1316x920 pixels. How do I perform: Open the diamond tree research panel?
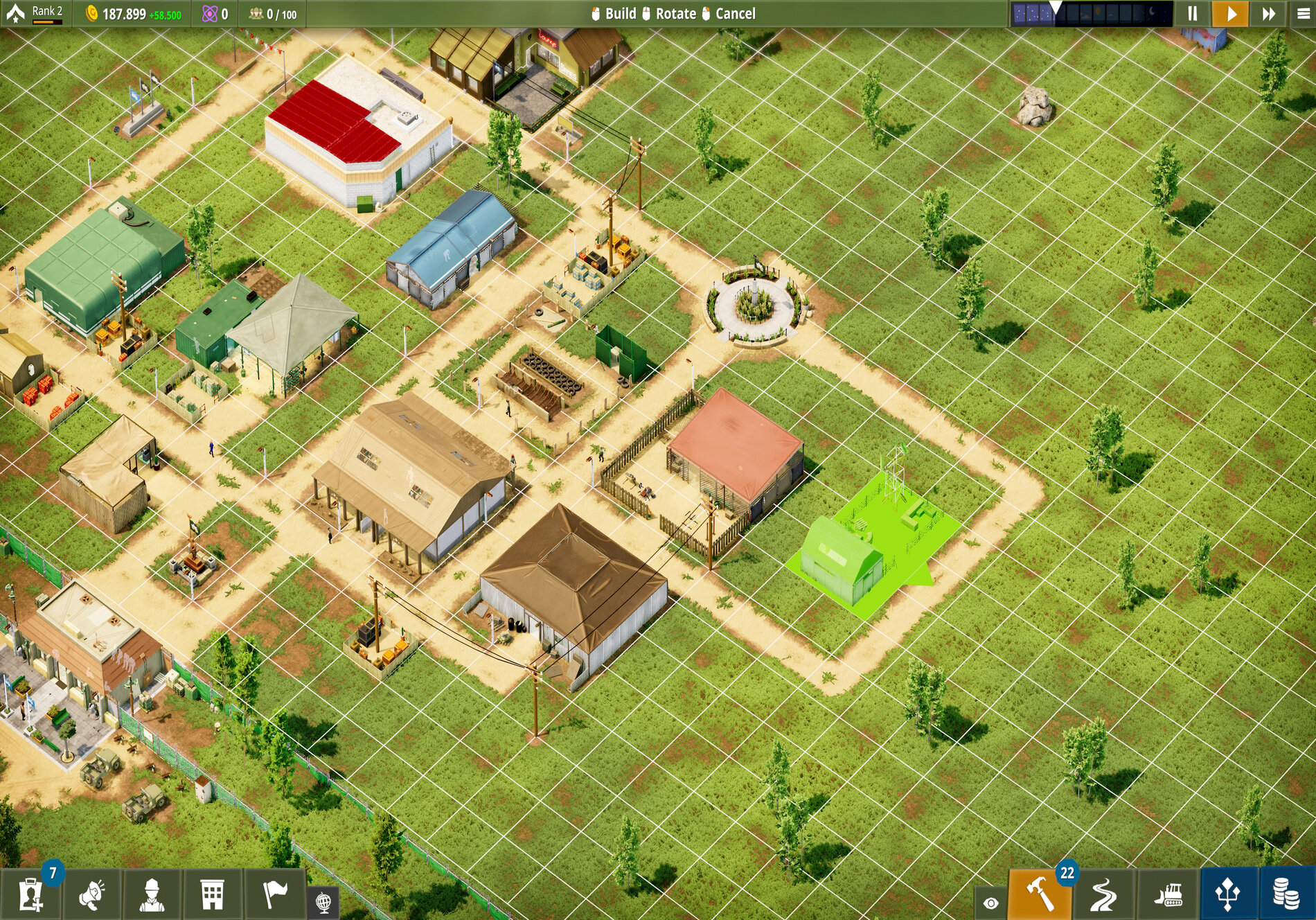1228,894
